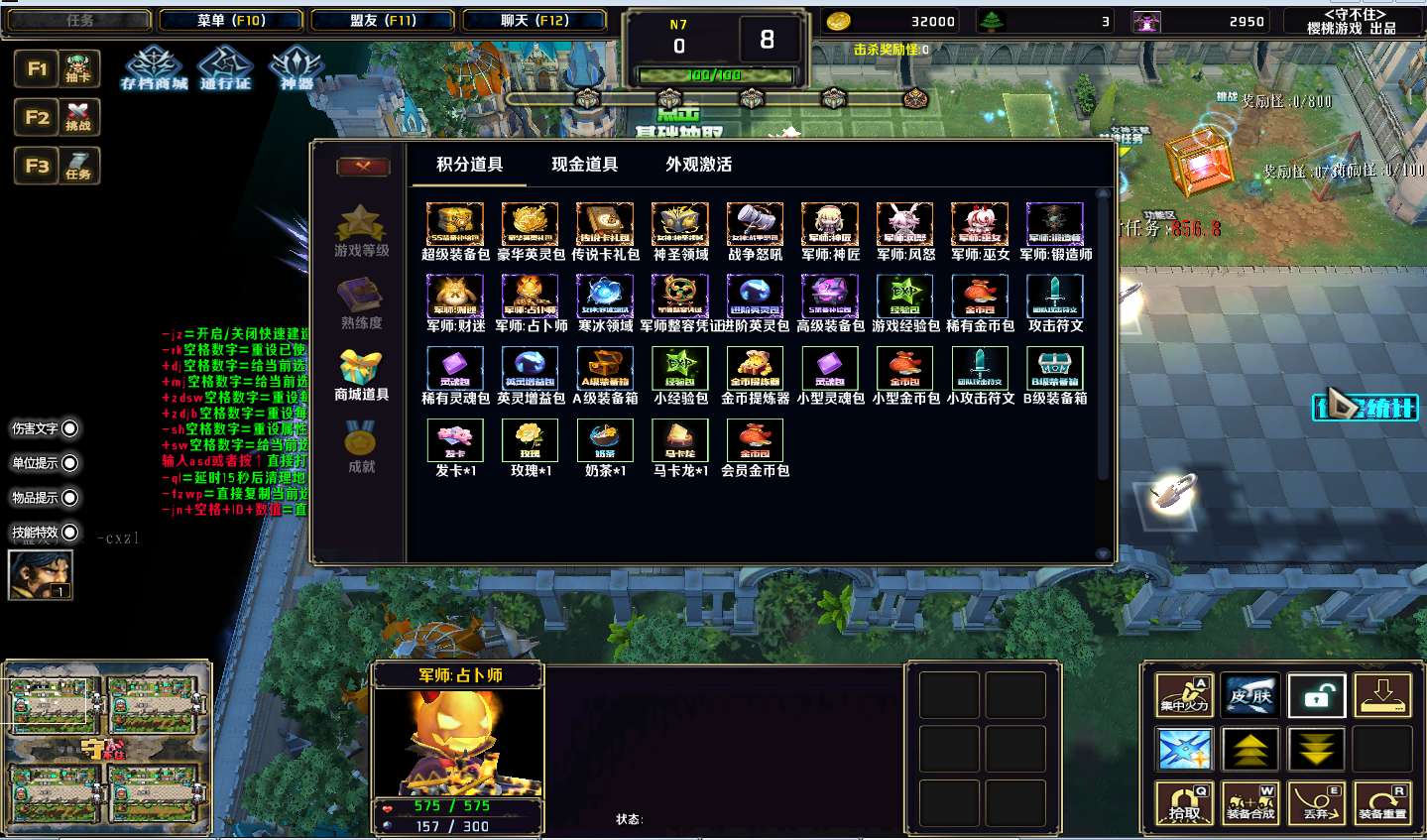Open the 存档商城 store icon

point(154,67)
